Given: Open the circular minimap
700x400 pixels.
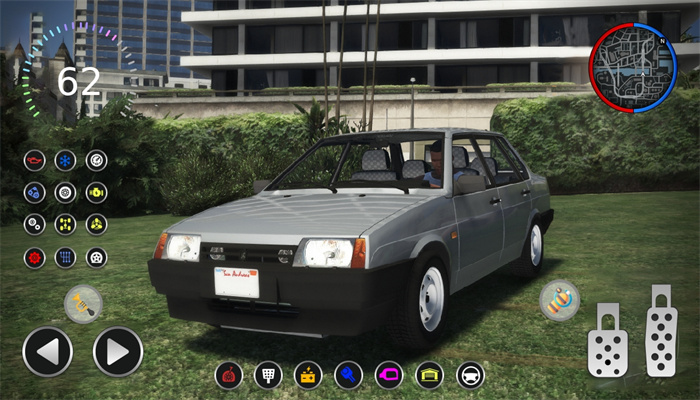Looking at the screenshot, I should point(631,68).
